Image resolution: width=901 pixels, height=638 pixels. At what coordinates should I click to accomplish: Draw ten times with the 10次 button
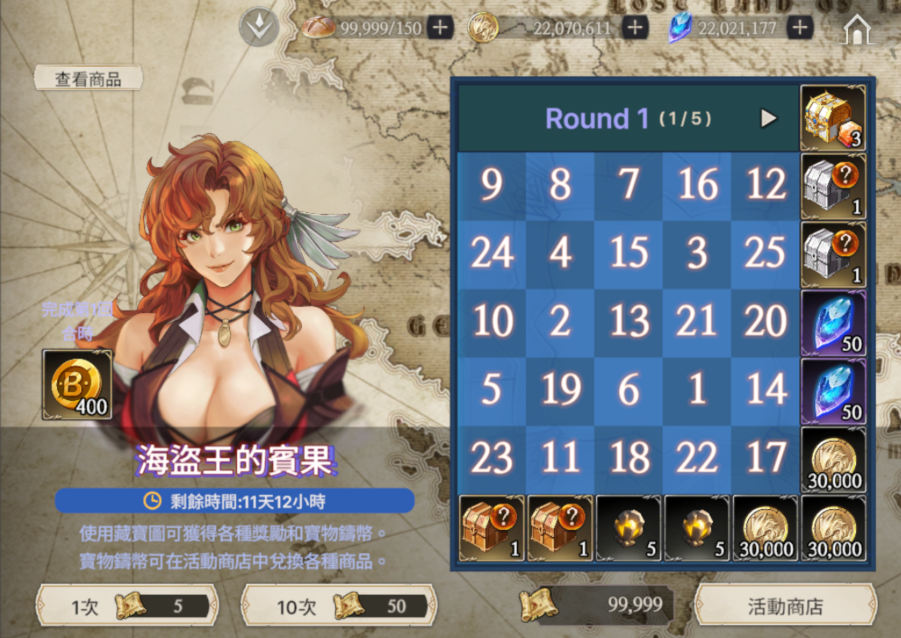(338, 606)
